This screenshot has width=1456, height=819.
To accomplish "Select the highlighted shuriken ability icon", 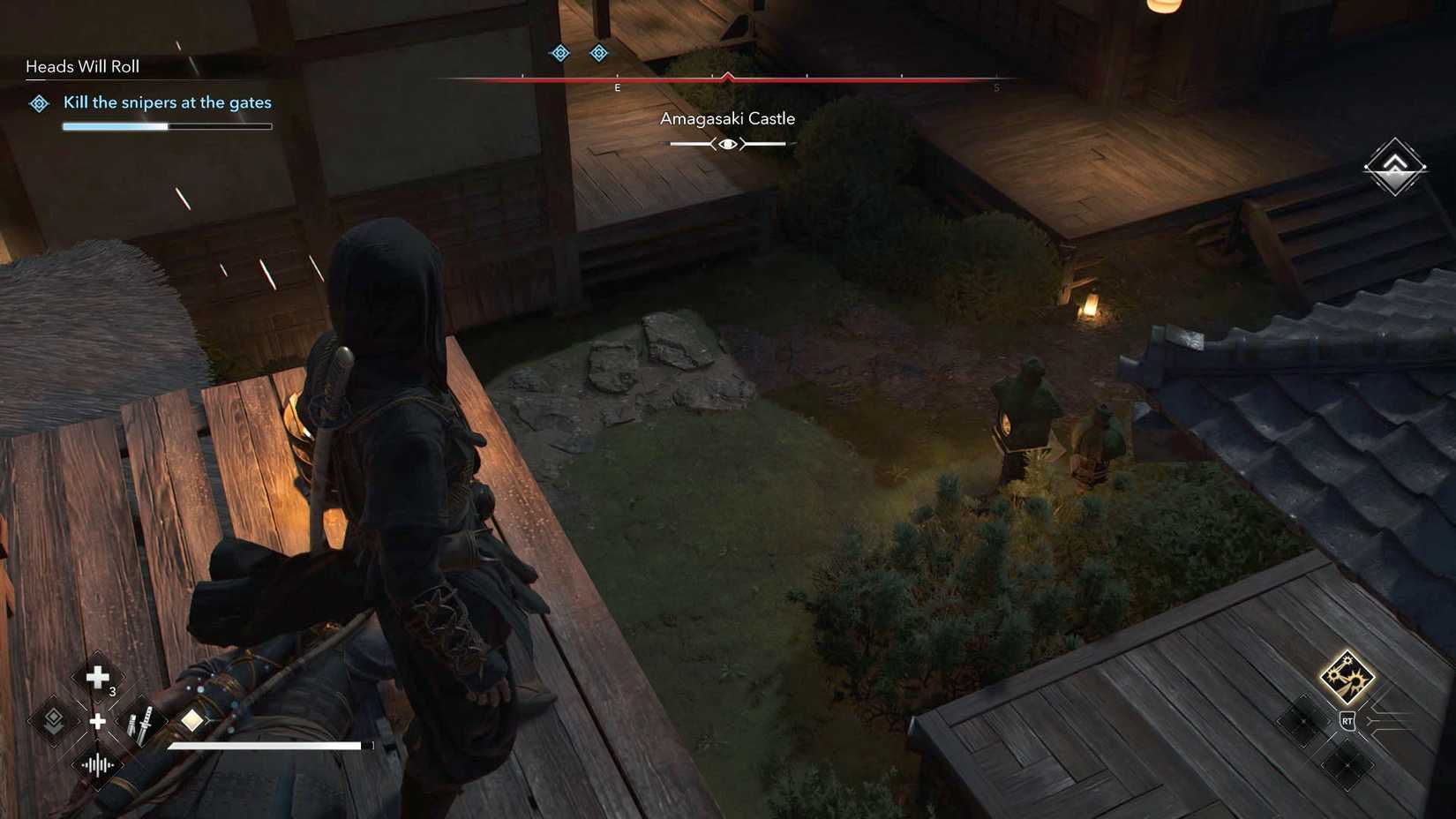I will coord(1347,678).
